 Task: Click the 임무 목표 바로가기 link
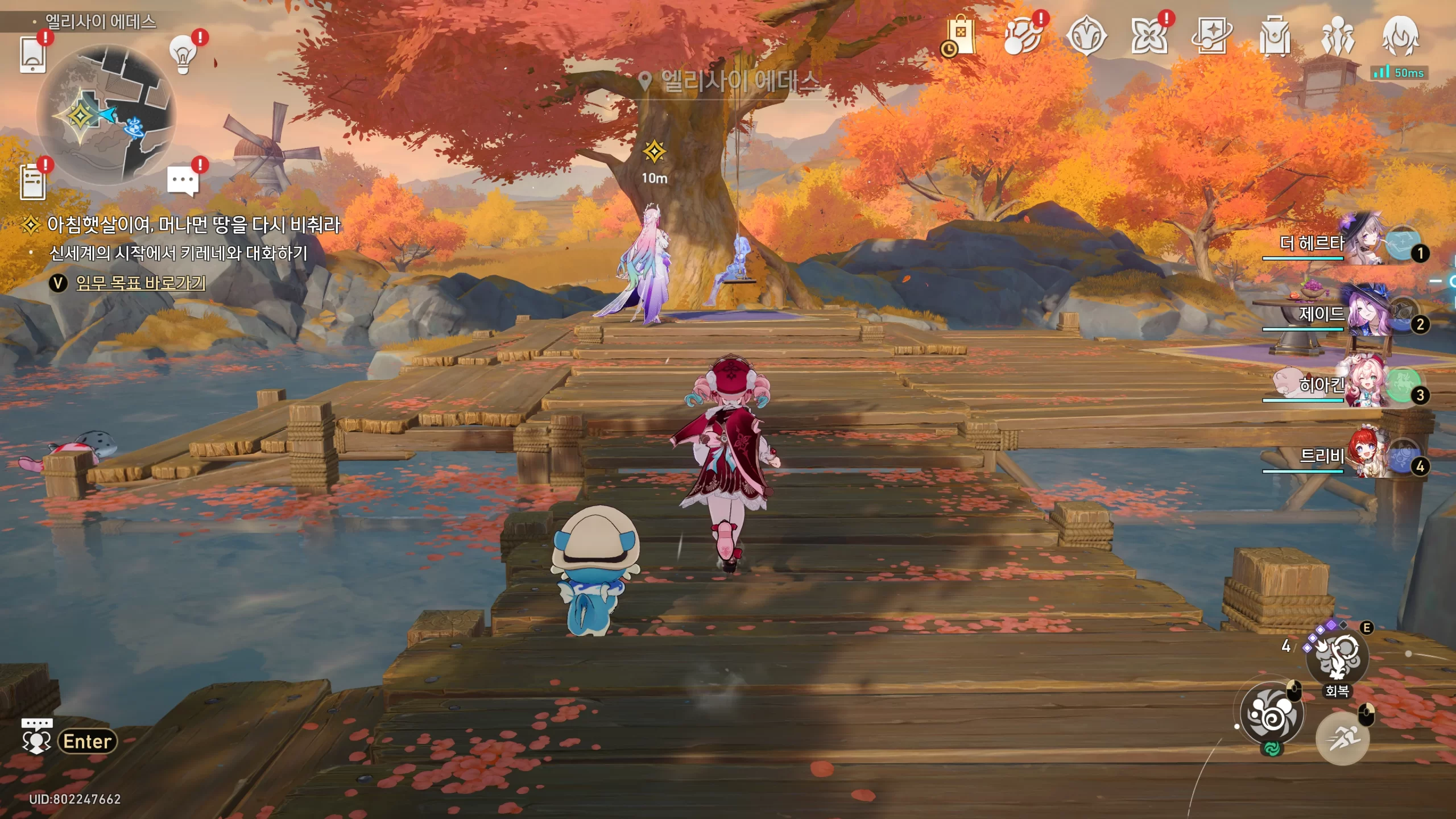coord(140,283)
